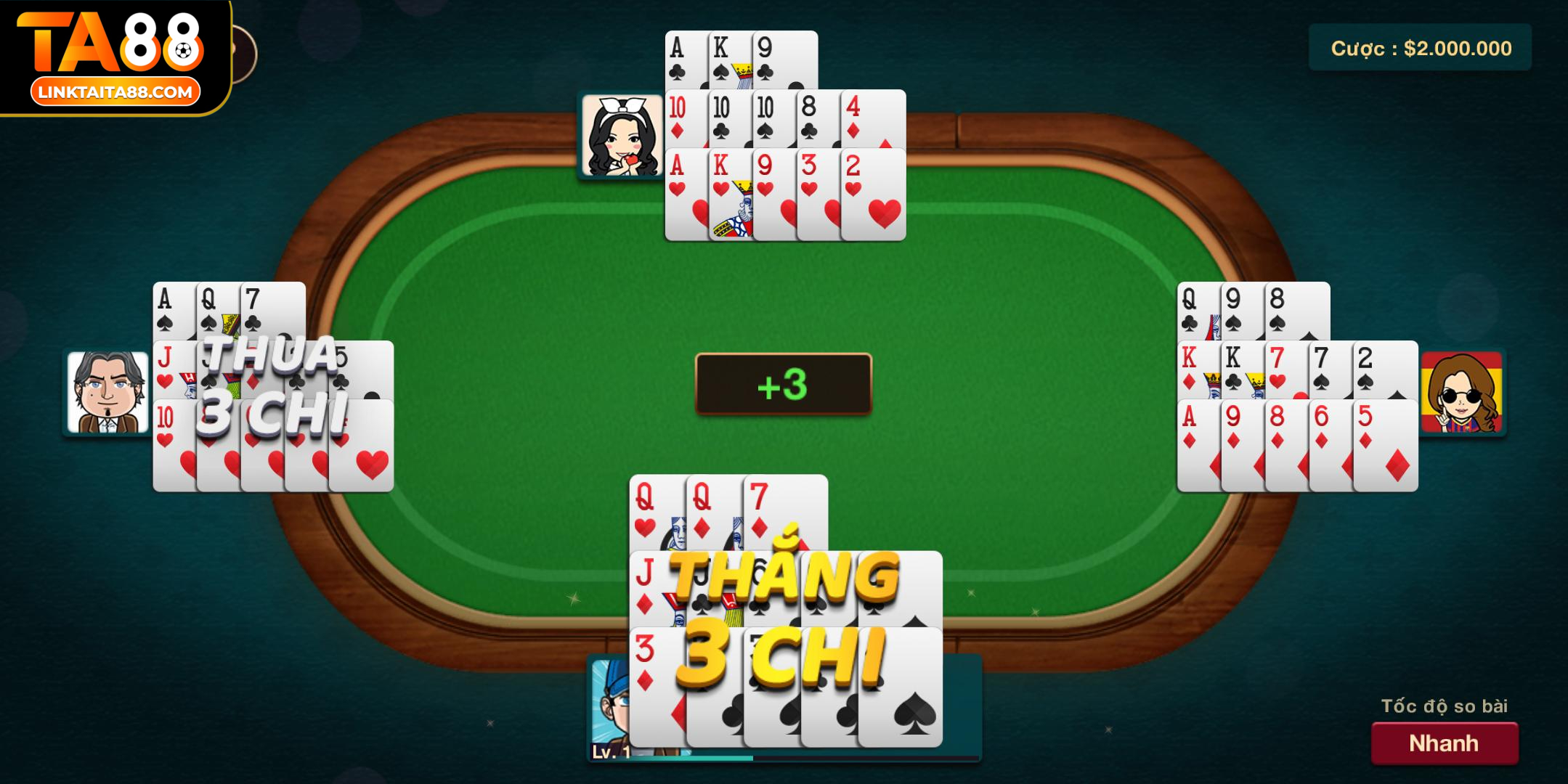Open the top player's bunny-ears girl avatar
1568x784 pixels.
coord(622,136)
